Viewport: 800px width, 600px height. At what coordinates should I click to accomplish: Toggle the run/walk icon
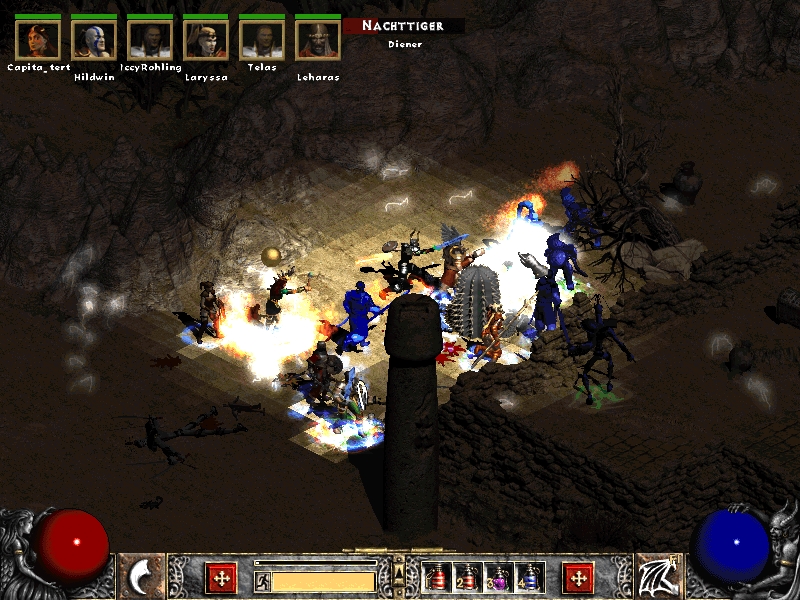click(x=262, y=580)
